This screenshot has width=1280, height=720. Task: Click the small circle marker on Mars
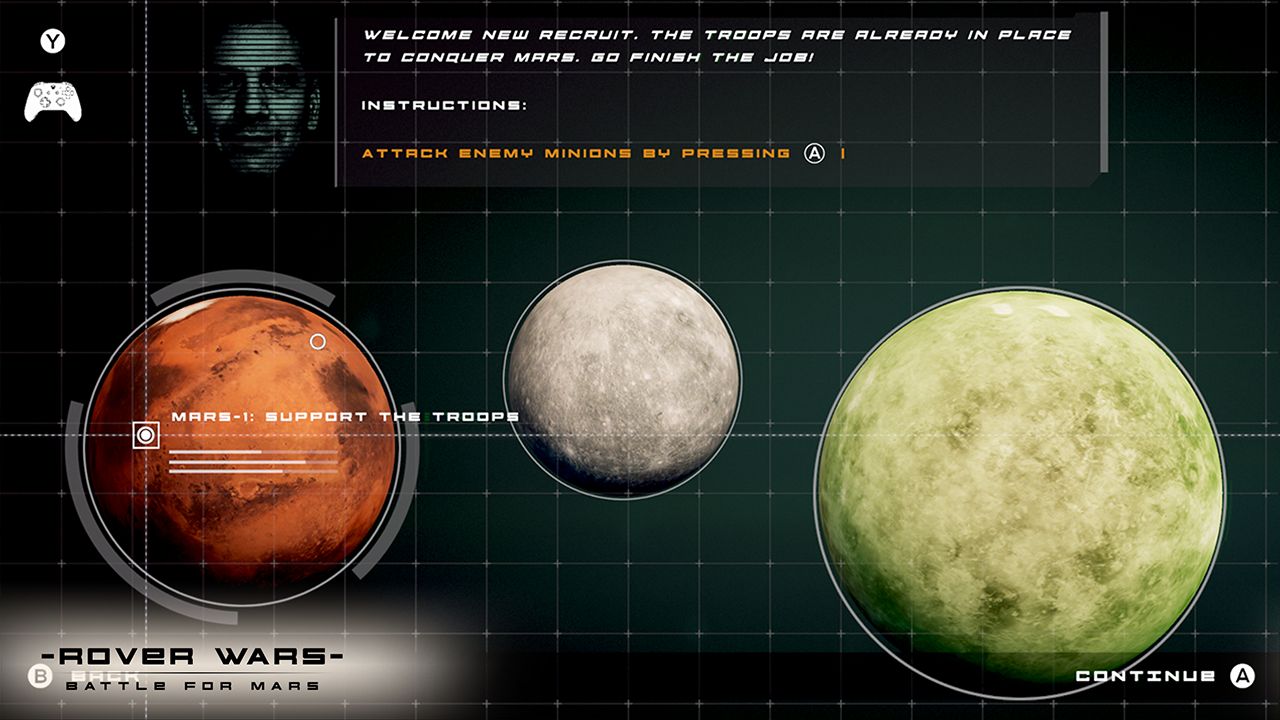click(317, 342)
